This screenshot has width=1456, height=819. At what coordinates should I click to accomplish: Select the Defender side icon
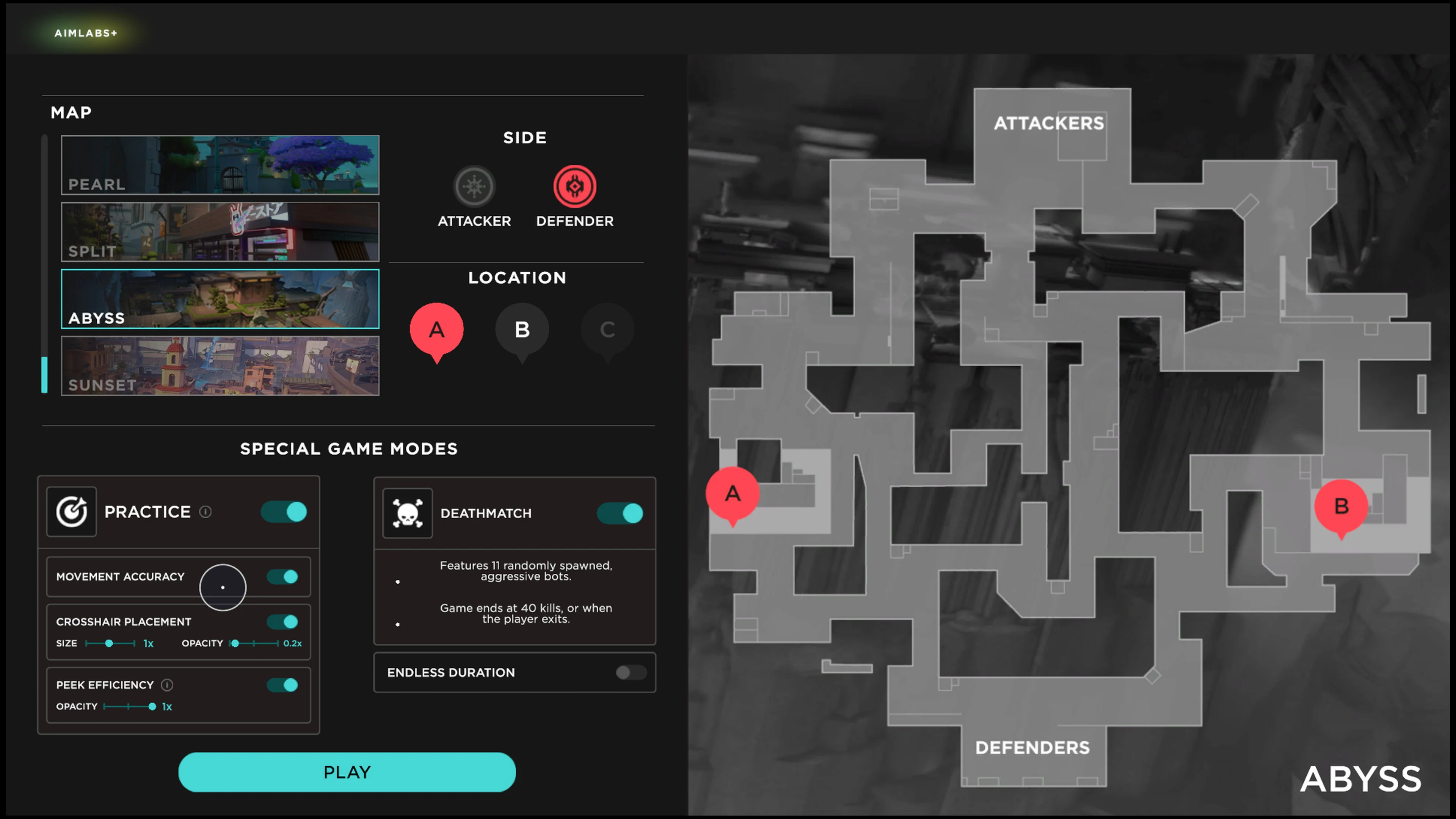pos(574,186)
